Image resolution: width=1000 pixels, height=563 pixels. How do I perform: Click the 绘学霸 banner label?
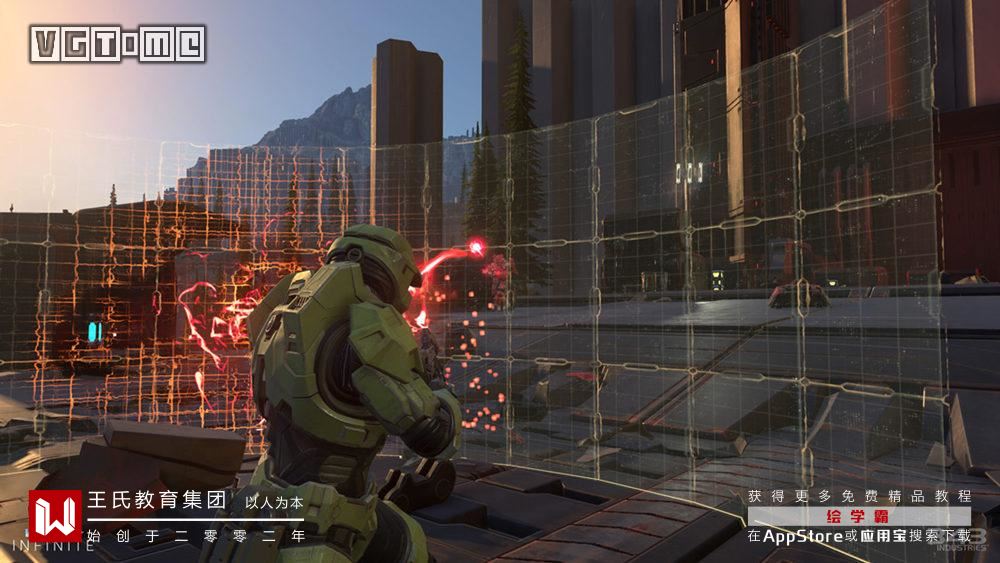click(x=859, y=516)
